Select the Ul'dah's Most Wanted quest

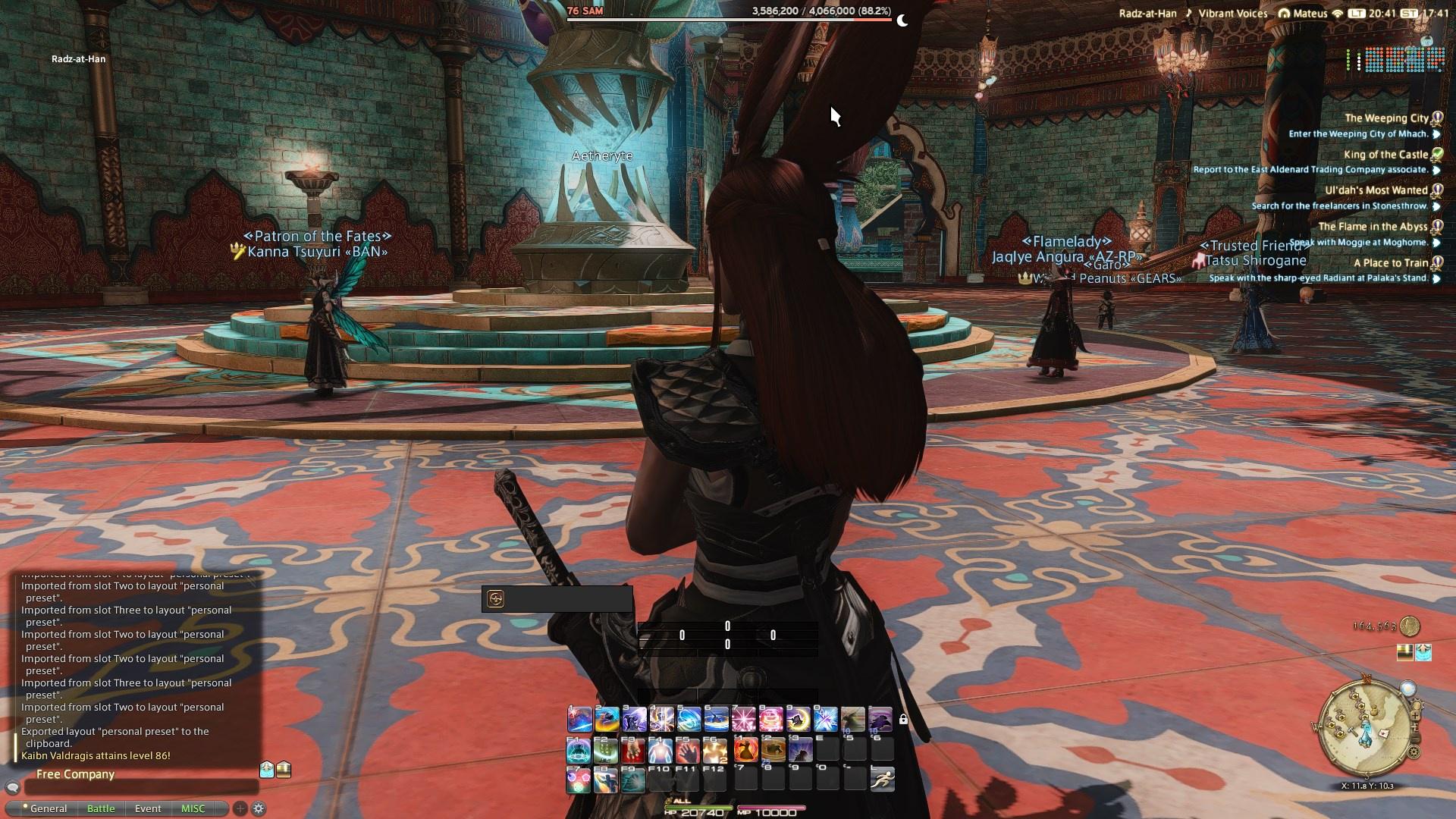click(1376, 190)
